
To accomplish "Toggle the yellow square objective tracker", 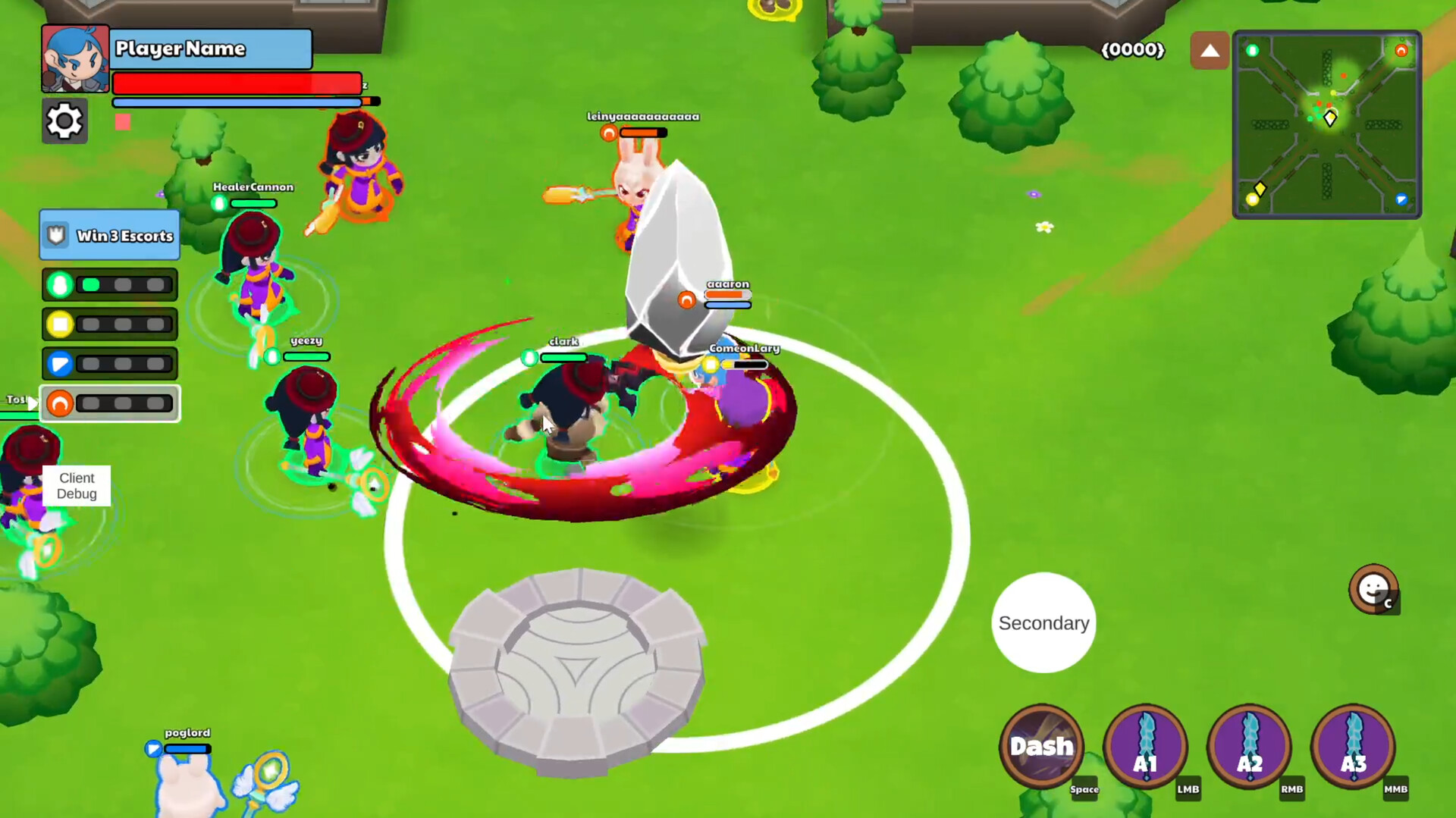I will point(61,324).
